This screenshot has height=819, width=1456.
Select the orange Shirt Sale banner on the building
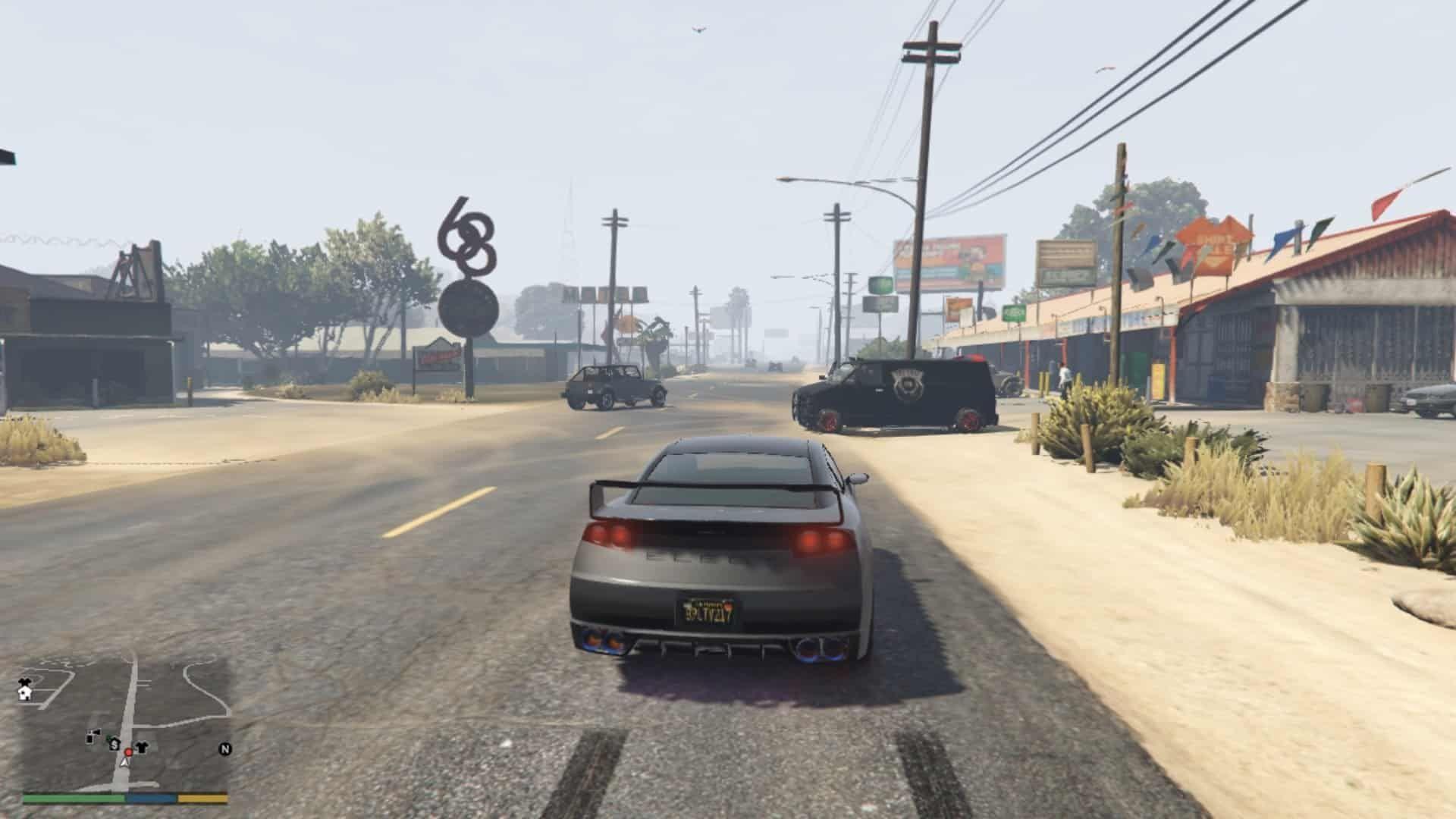tap(1213, 239)
